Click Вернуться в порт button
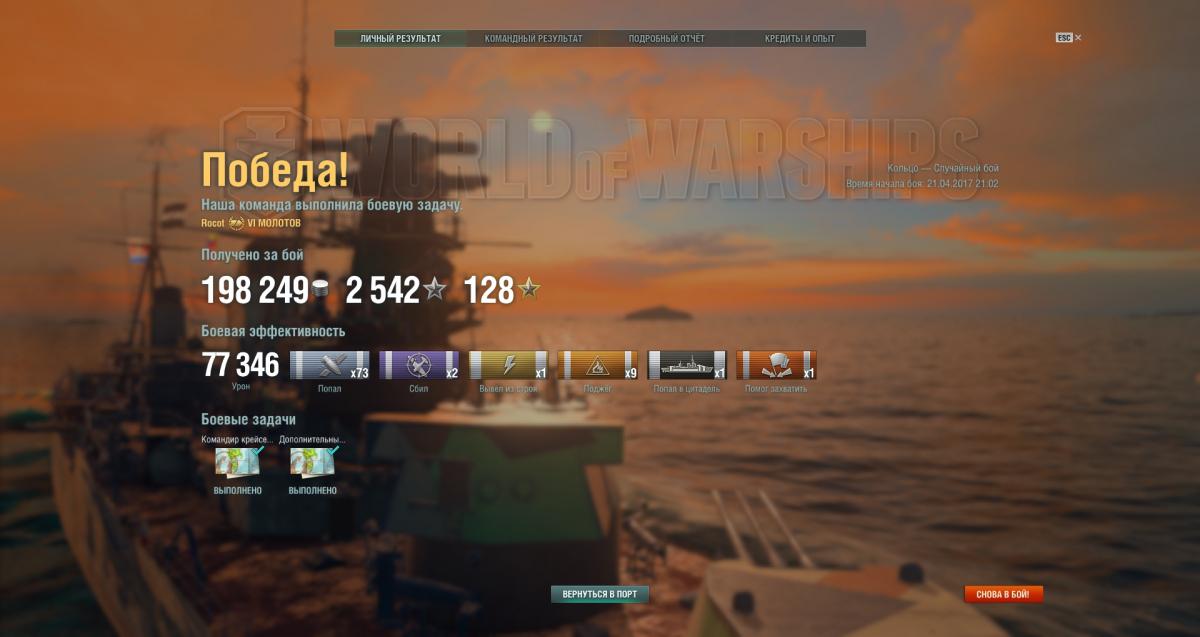 coord(600,594)
